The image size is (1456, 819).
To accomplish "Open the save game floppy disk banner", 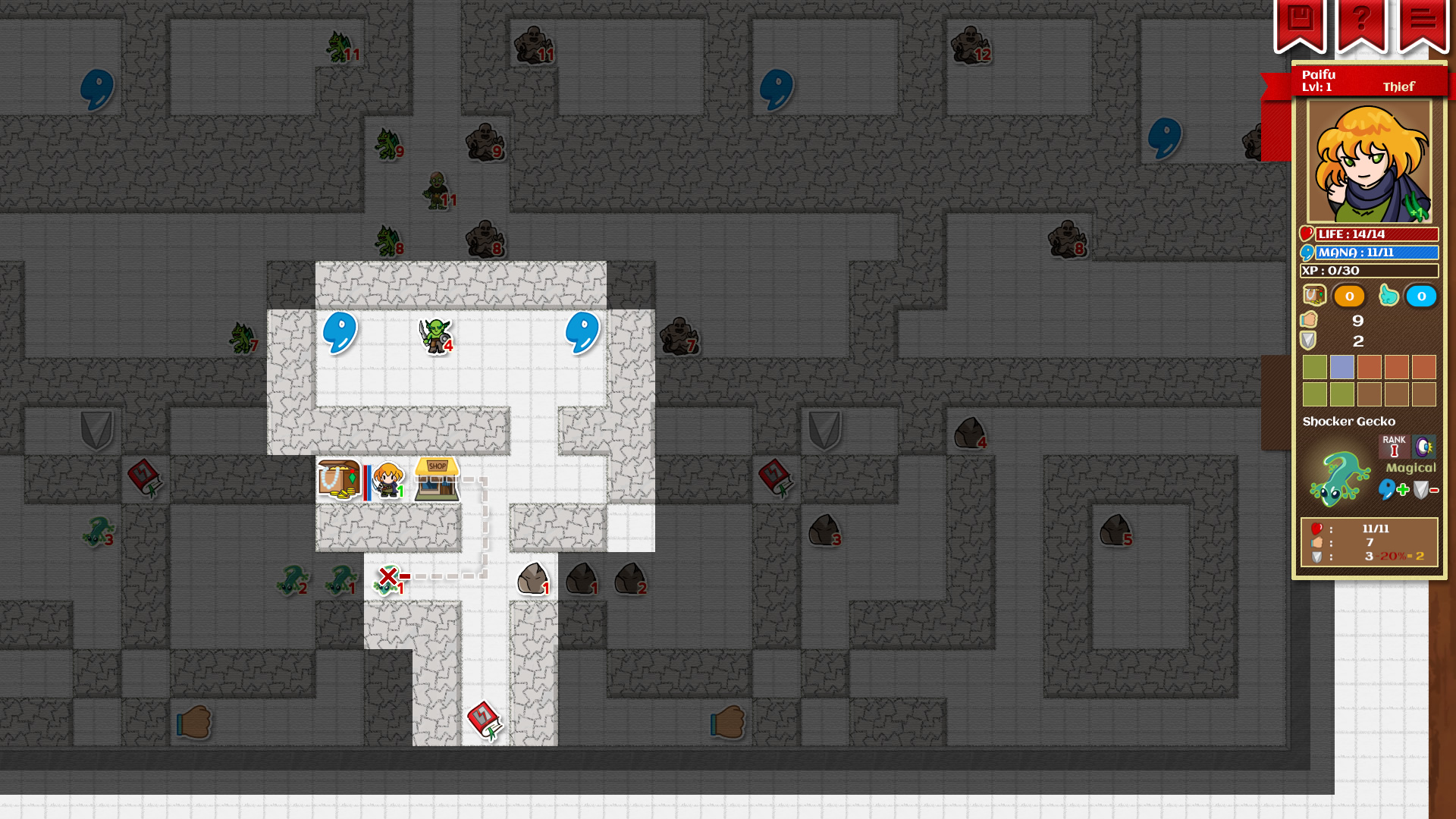I will [1302, 20].
